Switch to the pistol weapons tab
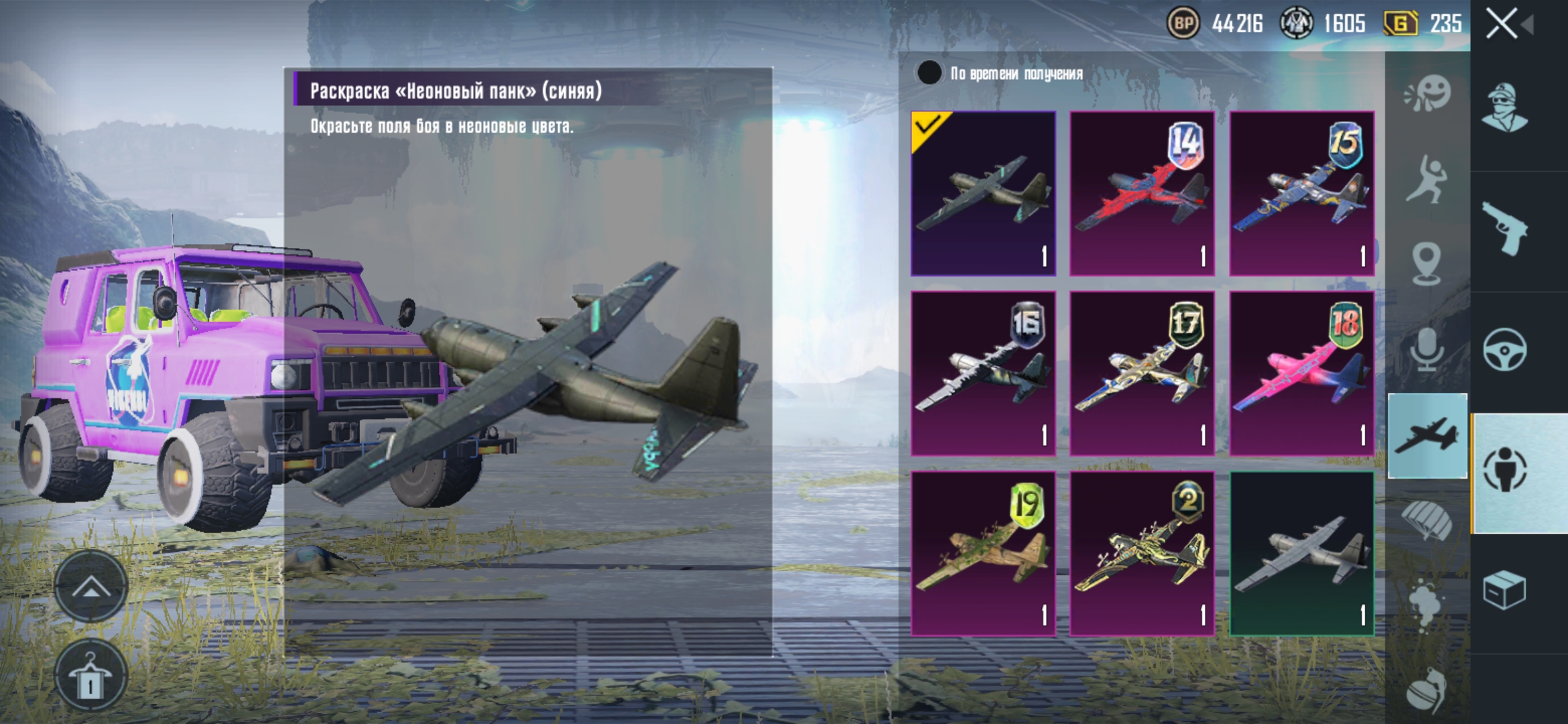Screen dimensions: 1568x724 pos(1505,229)
